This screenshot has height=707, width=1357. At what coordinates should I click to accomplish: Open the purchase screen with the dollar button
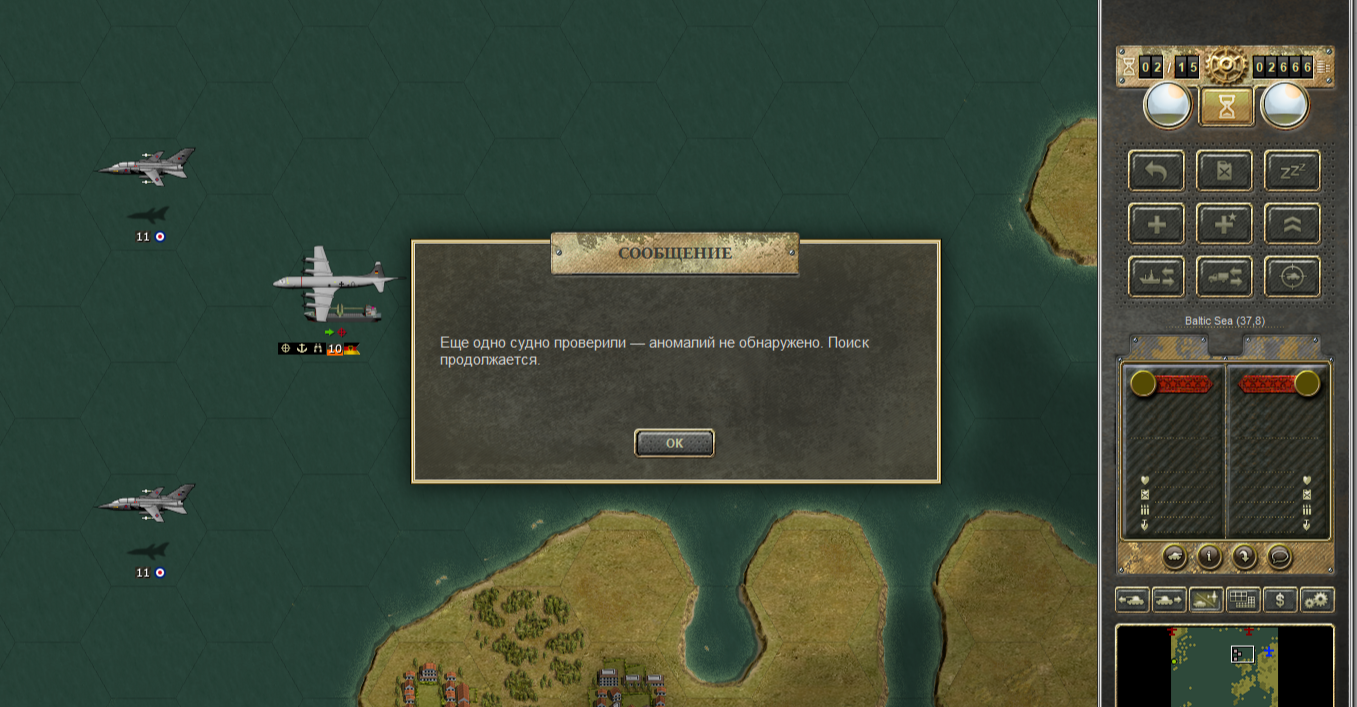coord(1280,600)
